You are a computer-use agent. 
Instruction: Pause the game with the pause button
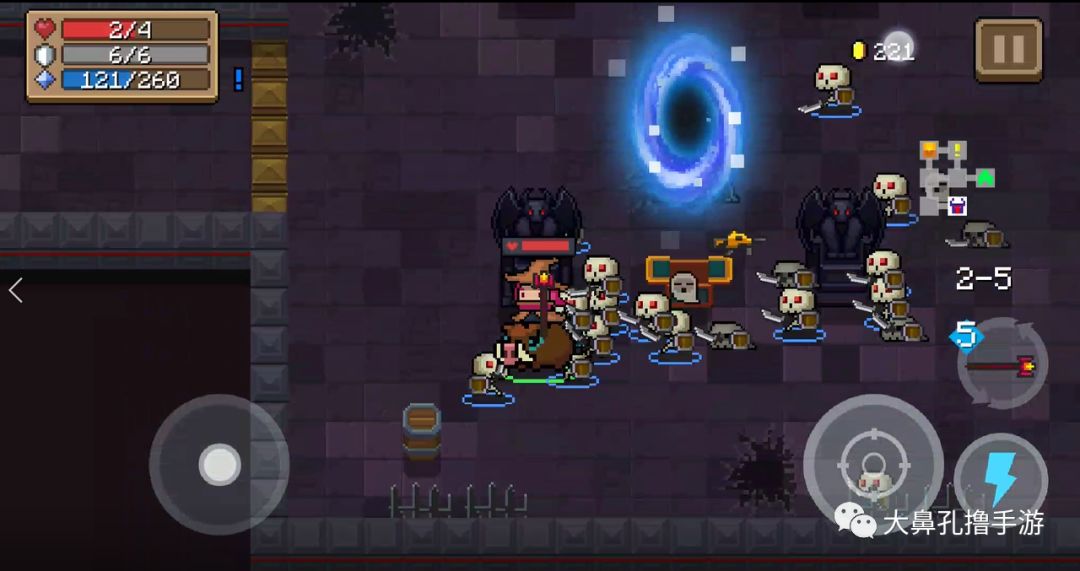point(1008,49)
